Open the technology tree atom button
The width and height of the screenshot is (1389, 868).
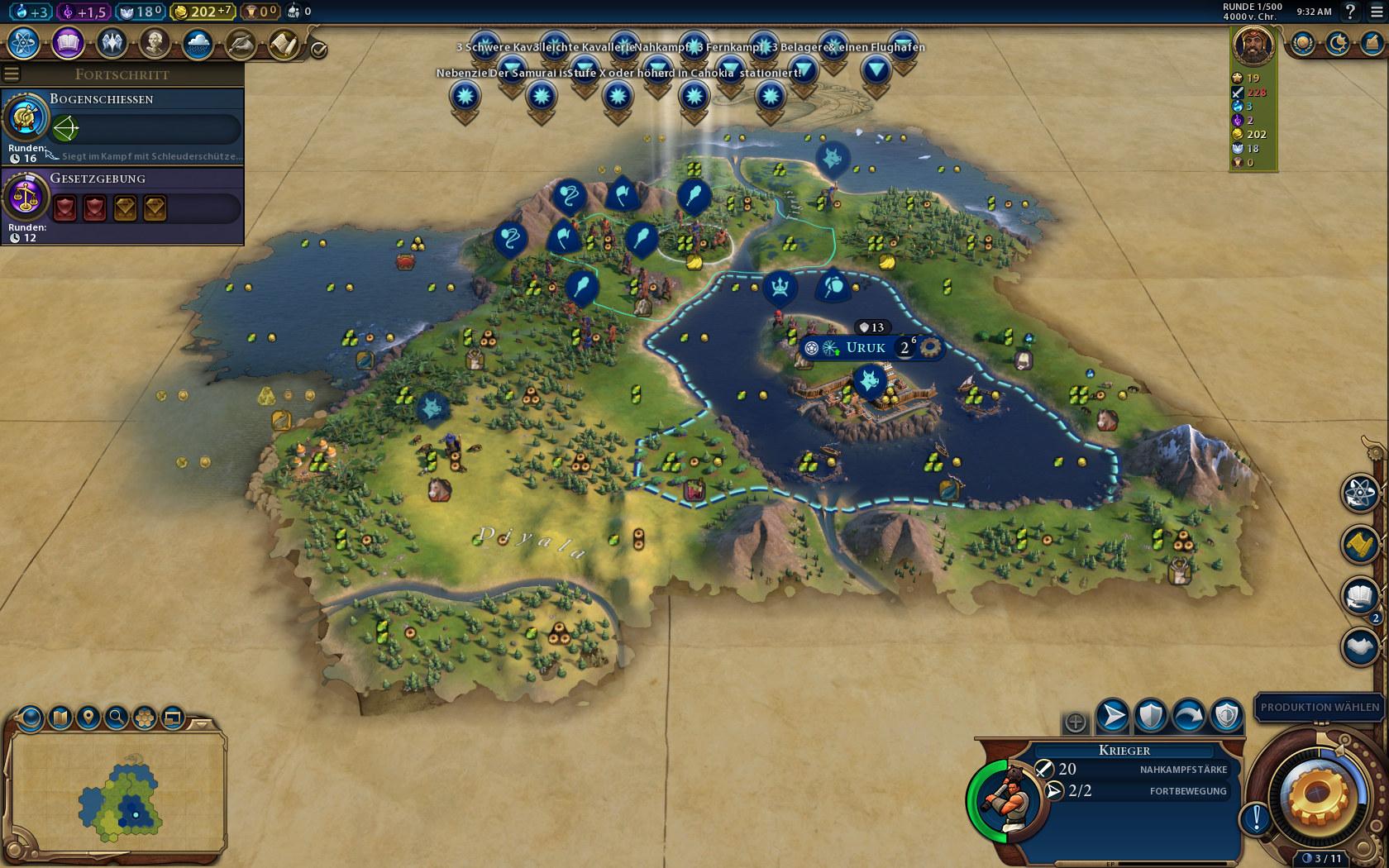click(24, 43)
